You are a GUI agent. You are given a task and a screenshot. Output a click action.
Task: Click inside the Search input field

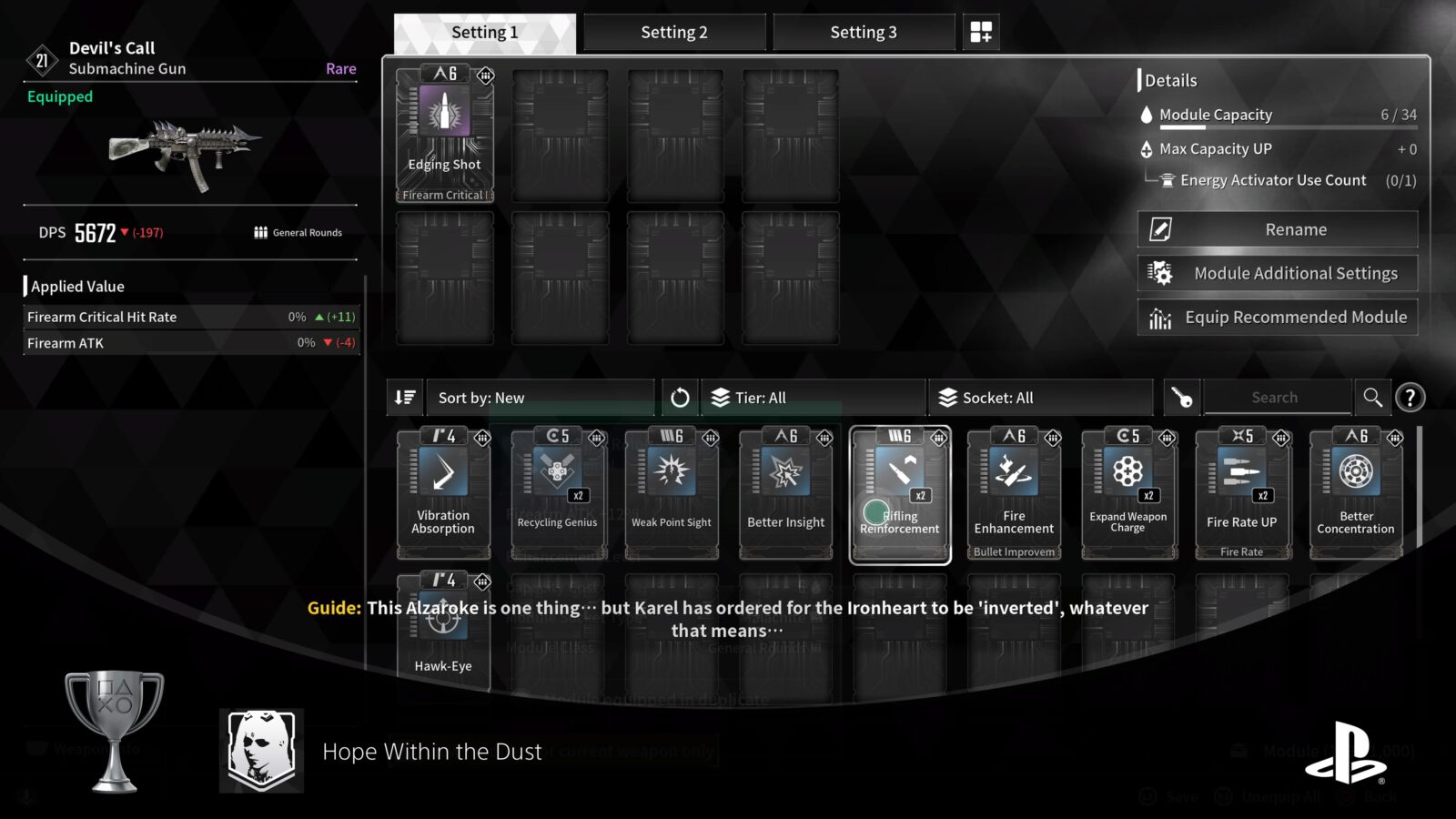[1274, 397]
